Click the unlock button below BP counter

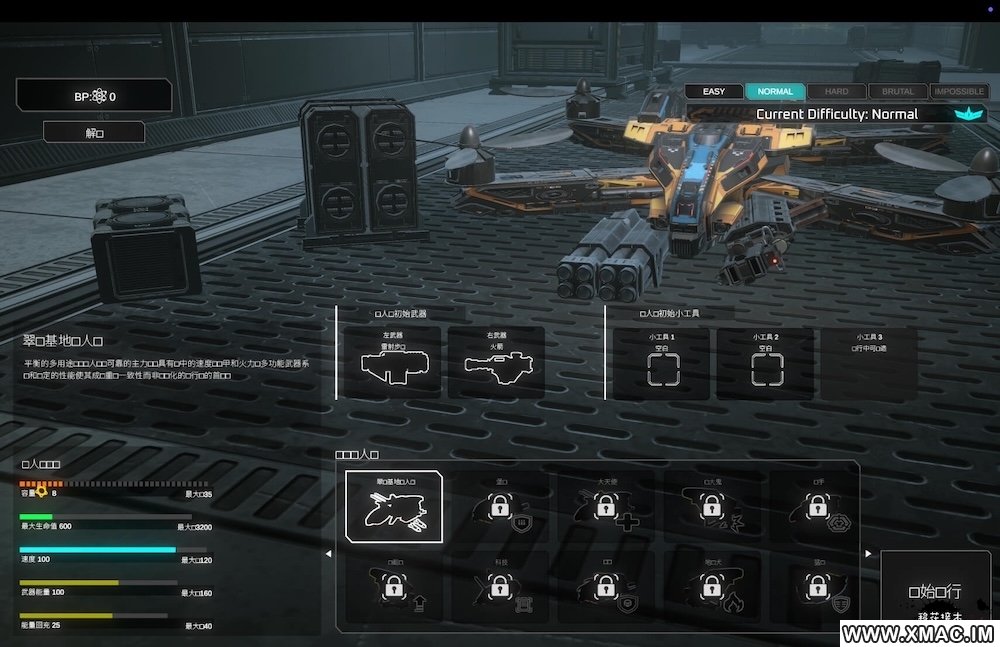pos(94,132)
